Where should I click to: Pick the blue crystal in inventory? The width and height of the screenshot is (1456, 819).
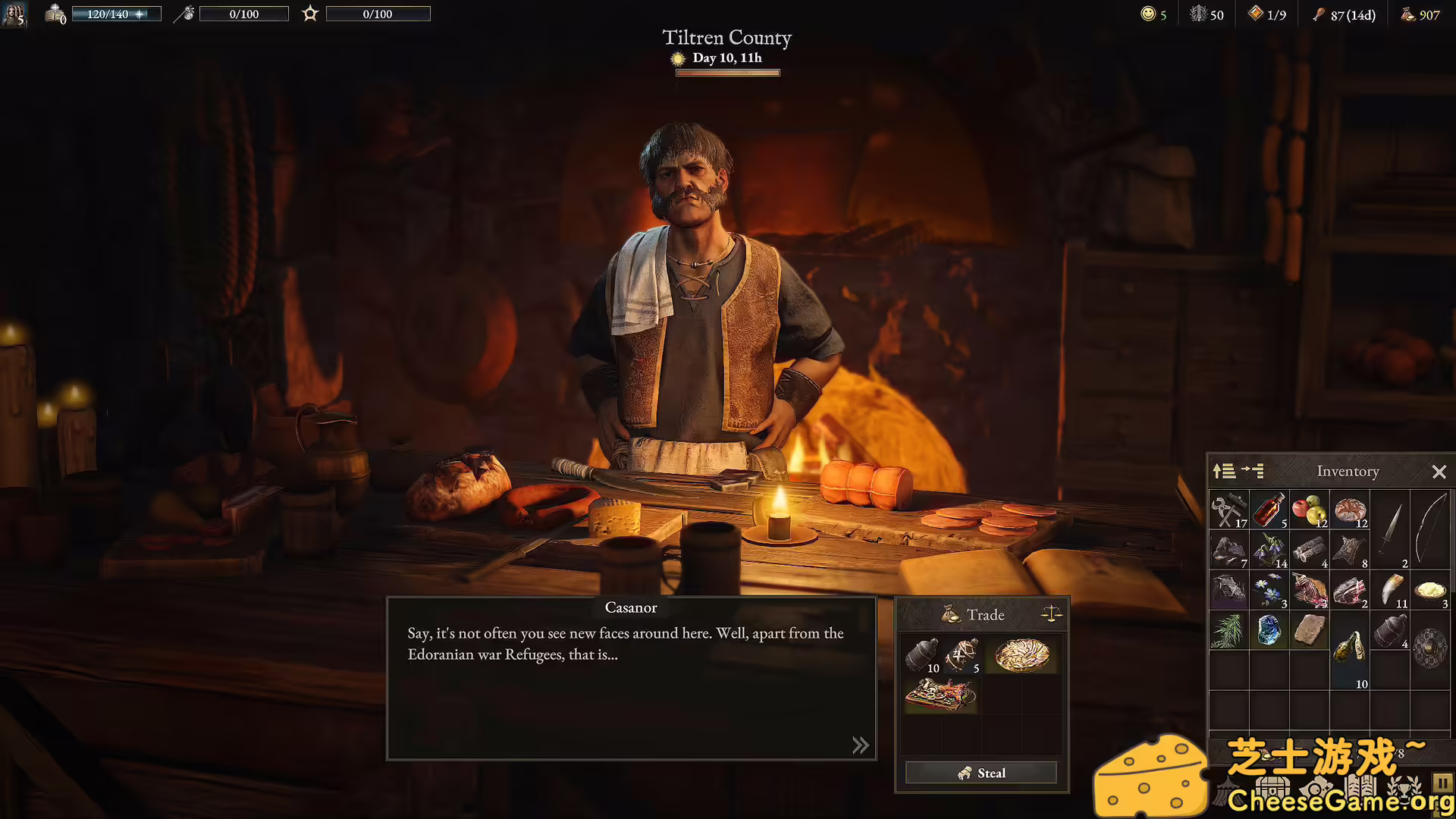point(1269,629)
